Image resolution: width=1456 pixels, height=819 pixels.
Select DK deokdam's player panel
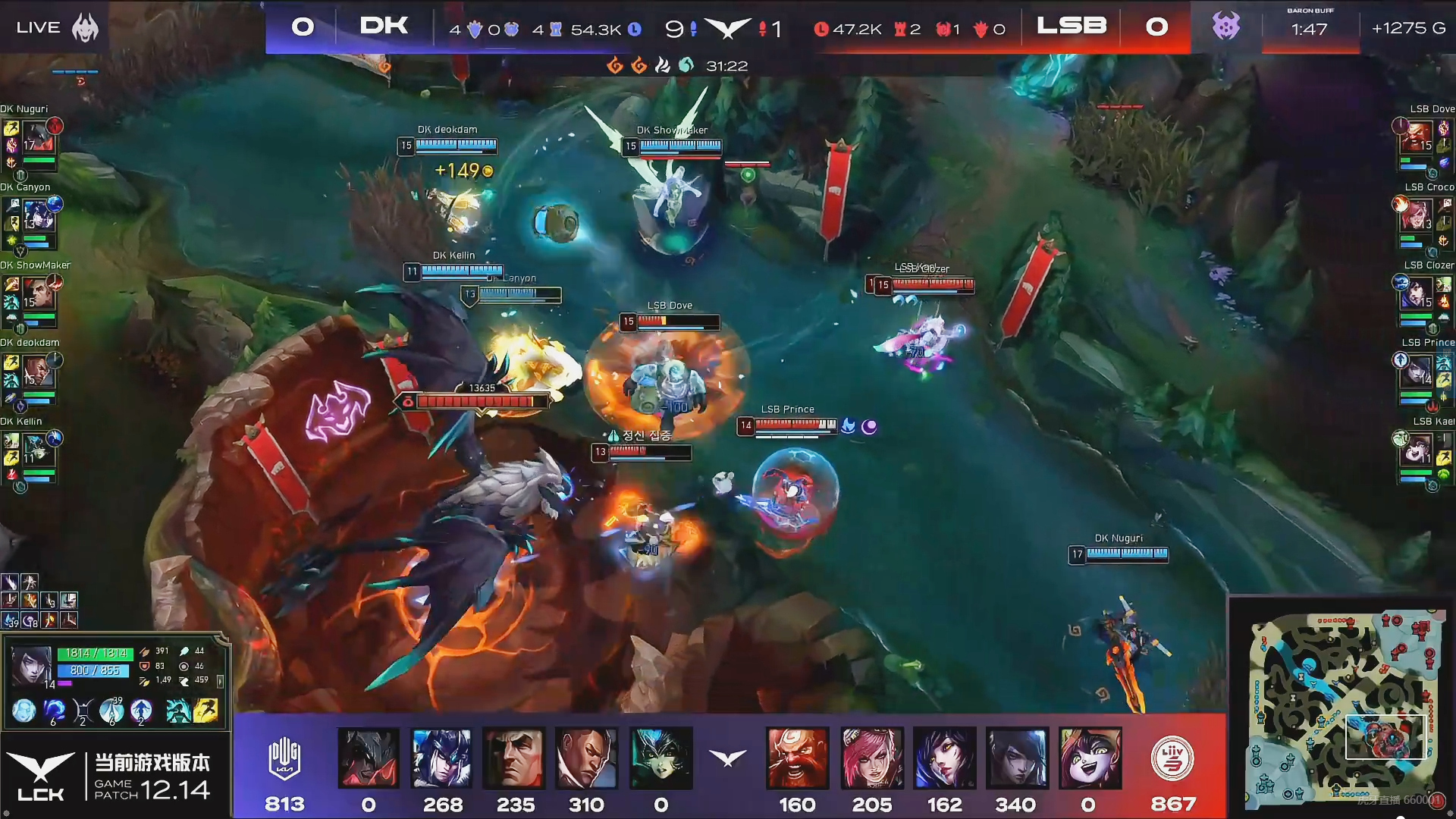32,375
